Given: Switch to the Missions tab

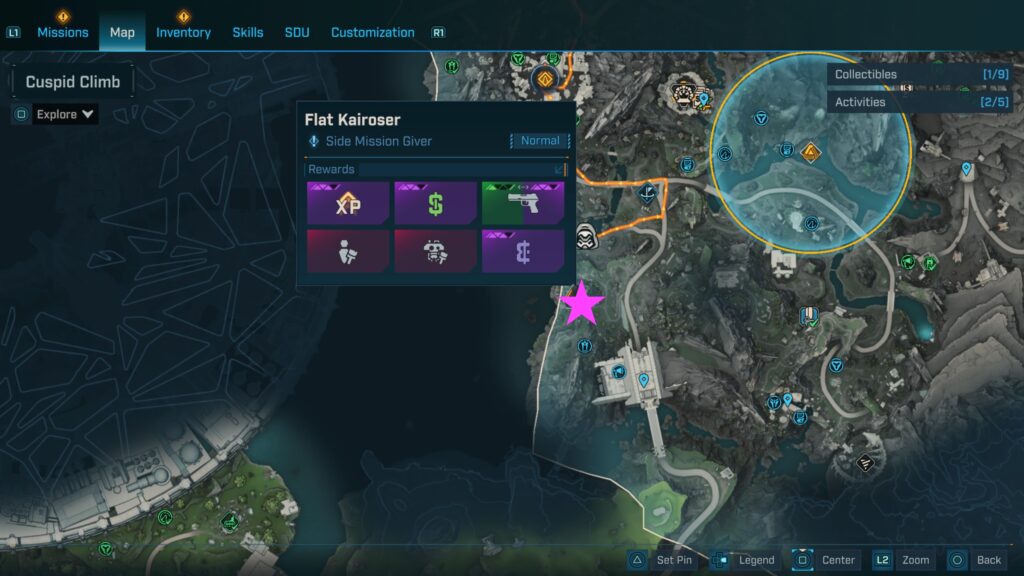Looking at the screenshot, I should tap(63, 32).
